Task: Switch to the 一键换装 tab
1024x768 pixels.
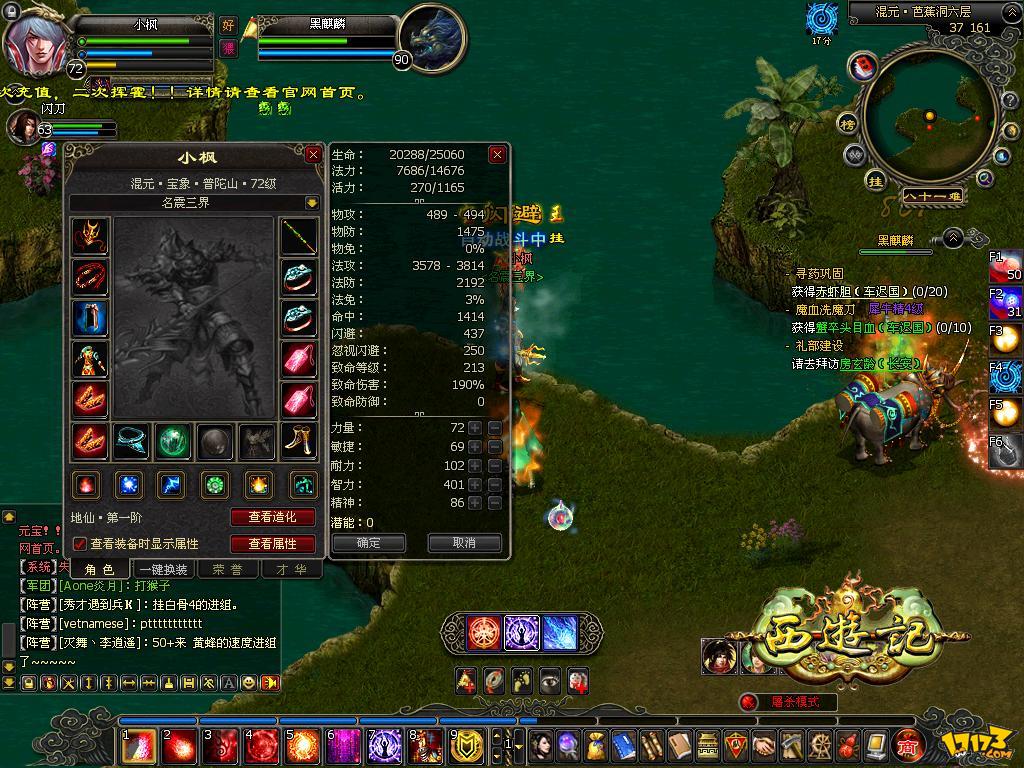Action: [x=163, y=569]
